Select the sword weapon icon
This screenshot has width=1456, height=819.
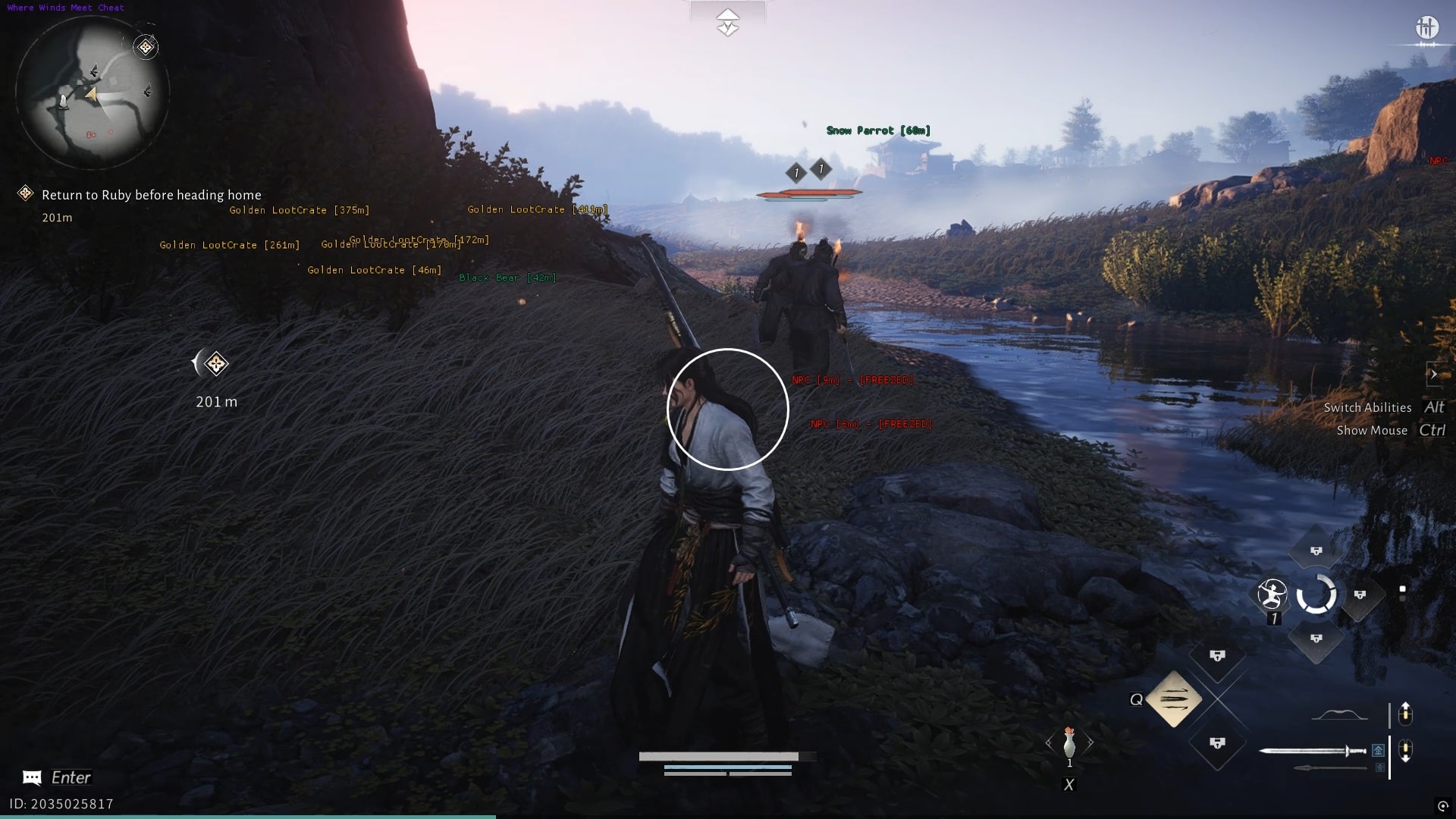1315,751
